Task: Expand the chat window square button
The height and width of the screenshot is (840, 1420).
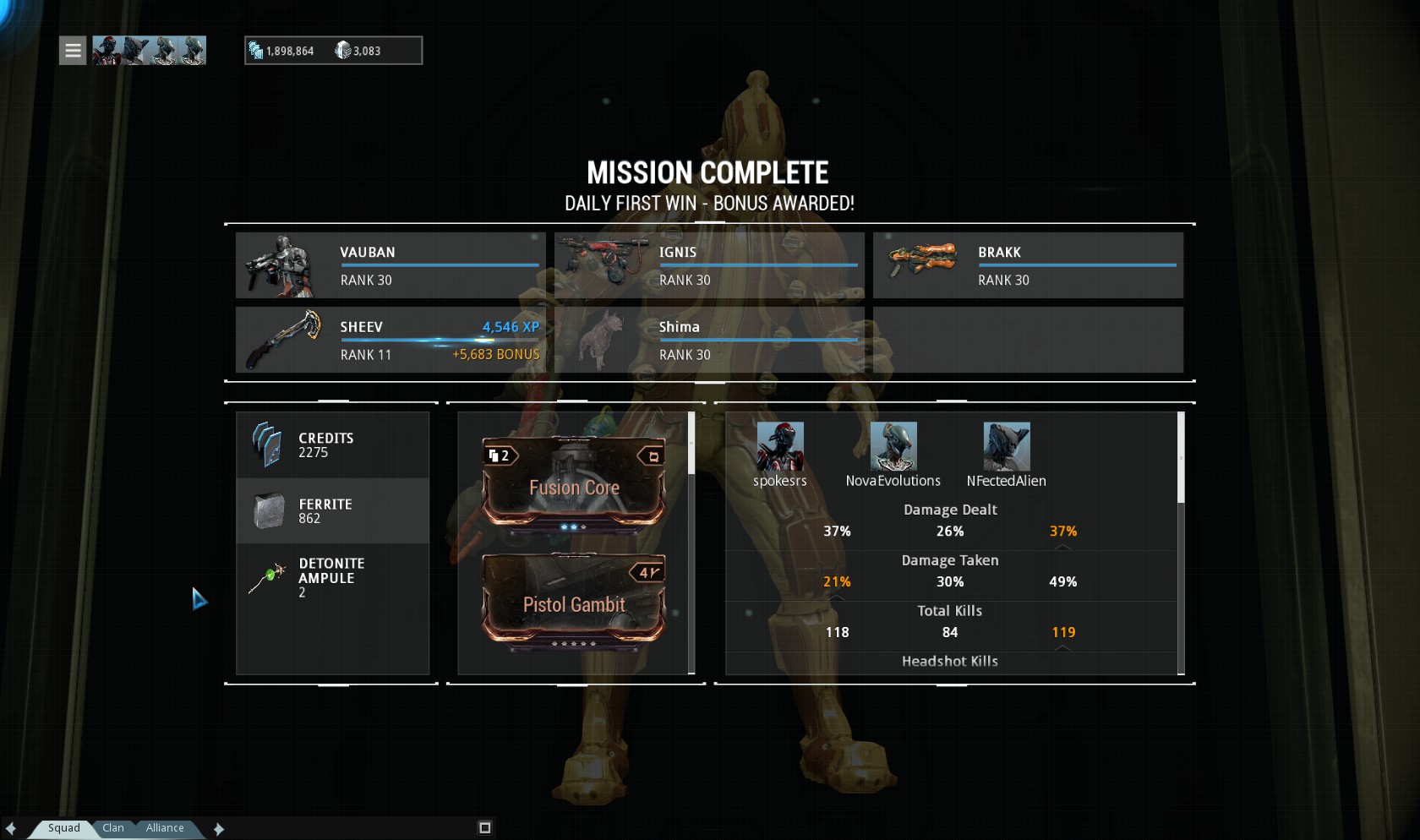Action: (484, 828)
